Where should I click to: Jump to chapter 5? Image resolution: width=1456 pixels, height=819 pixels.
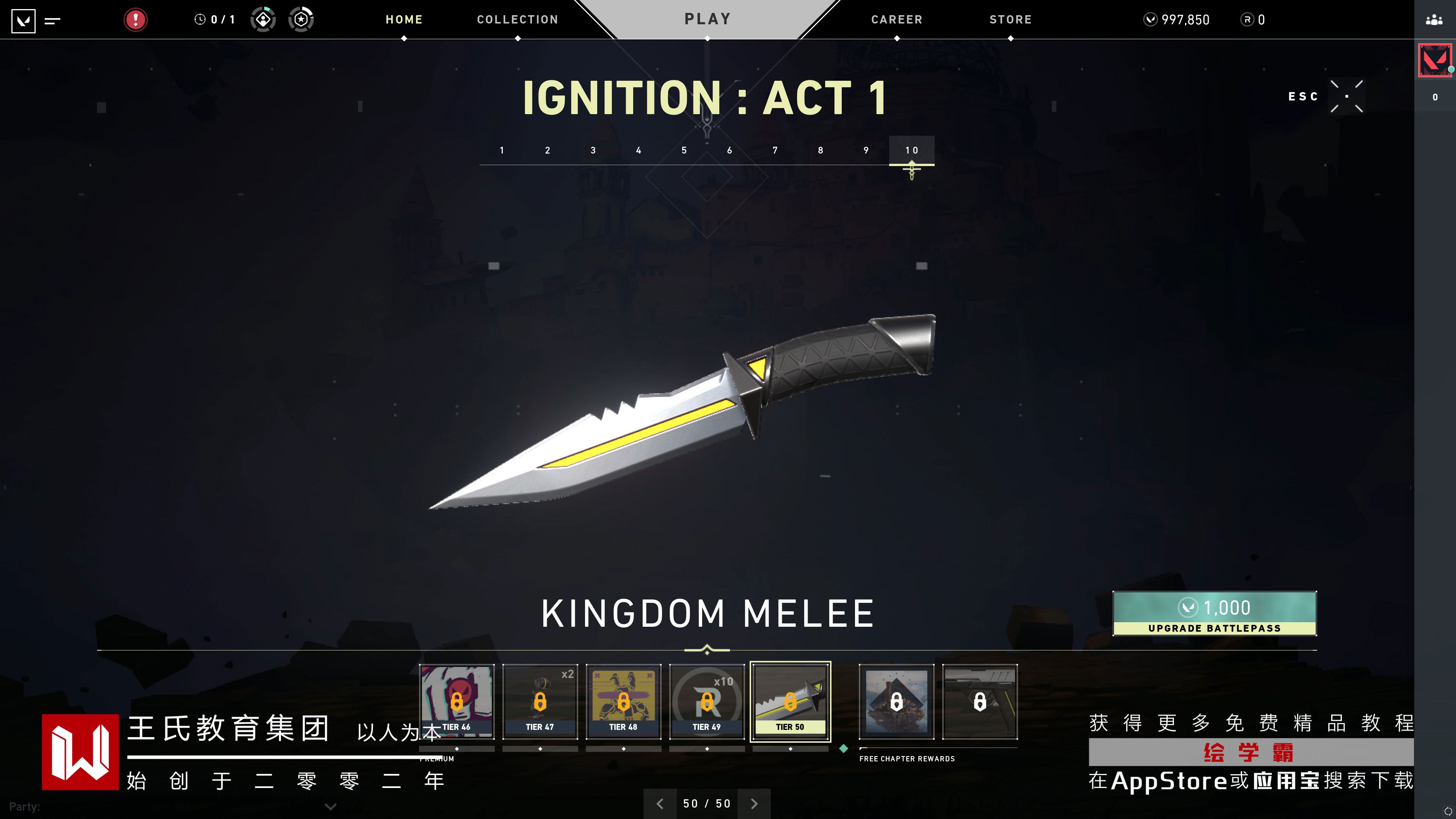tap(684, 151)
